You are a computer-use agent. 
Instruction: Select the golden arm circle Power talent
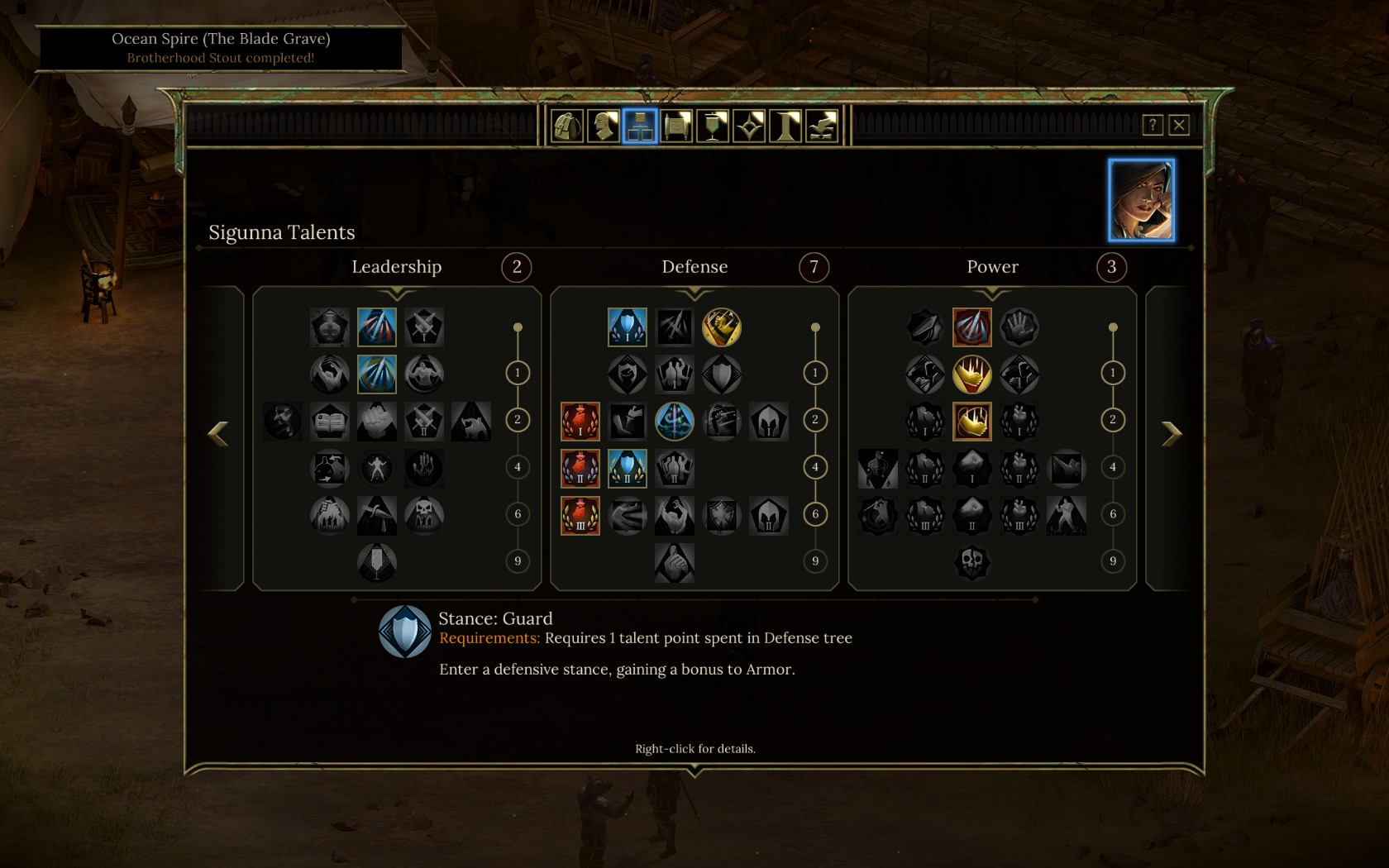point(971,374)
